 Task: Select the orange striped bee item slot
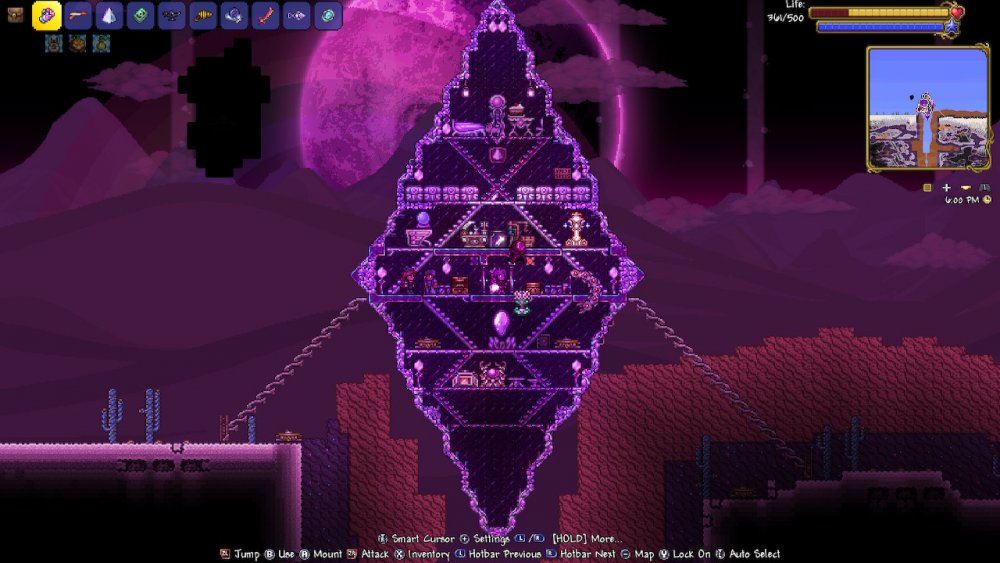(203, 16)
